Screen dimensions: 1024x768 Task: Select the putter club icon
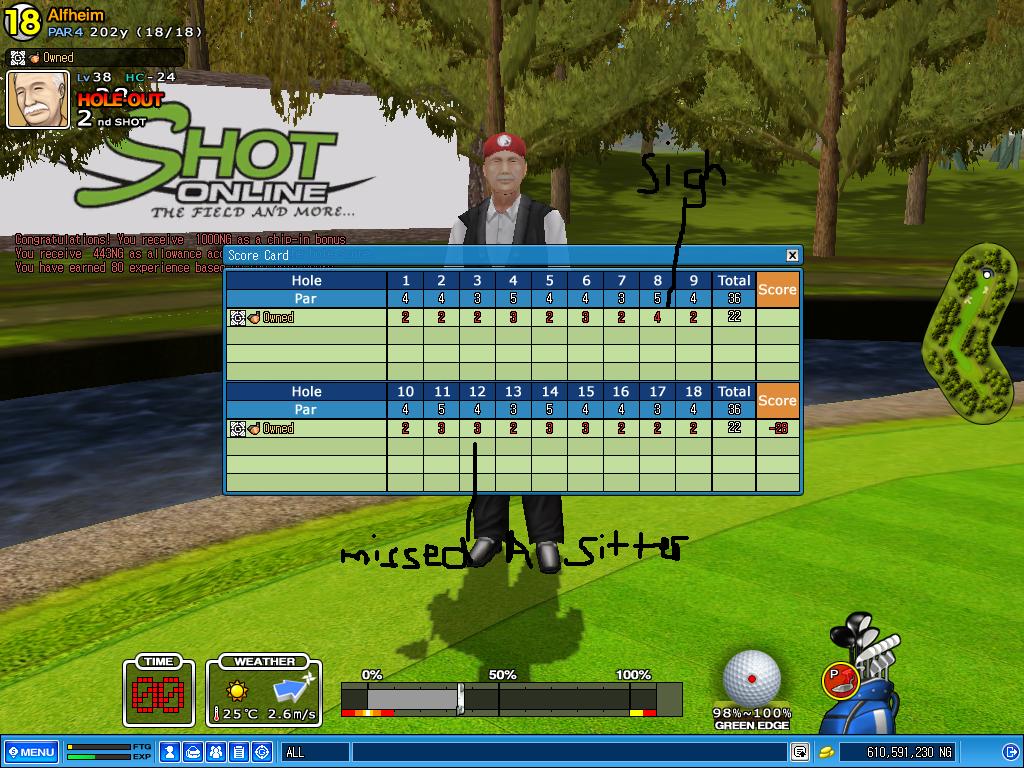click(x=840, y=680)
